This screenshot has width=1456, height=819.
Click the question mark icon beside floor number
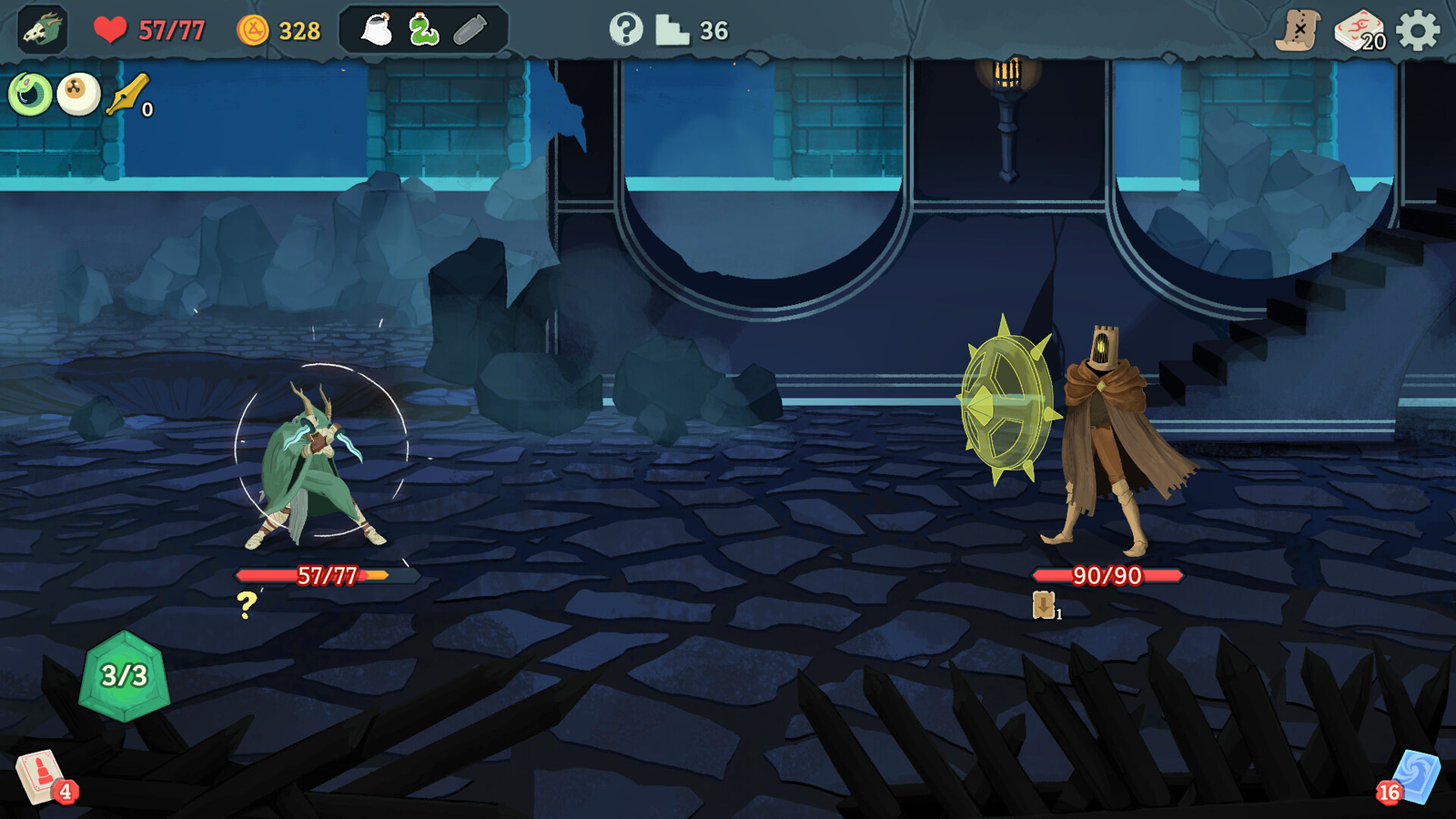(625, 30)
